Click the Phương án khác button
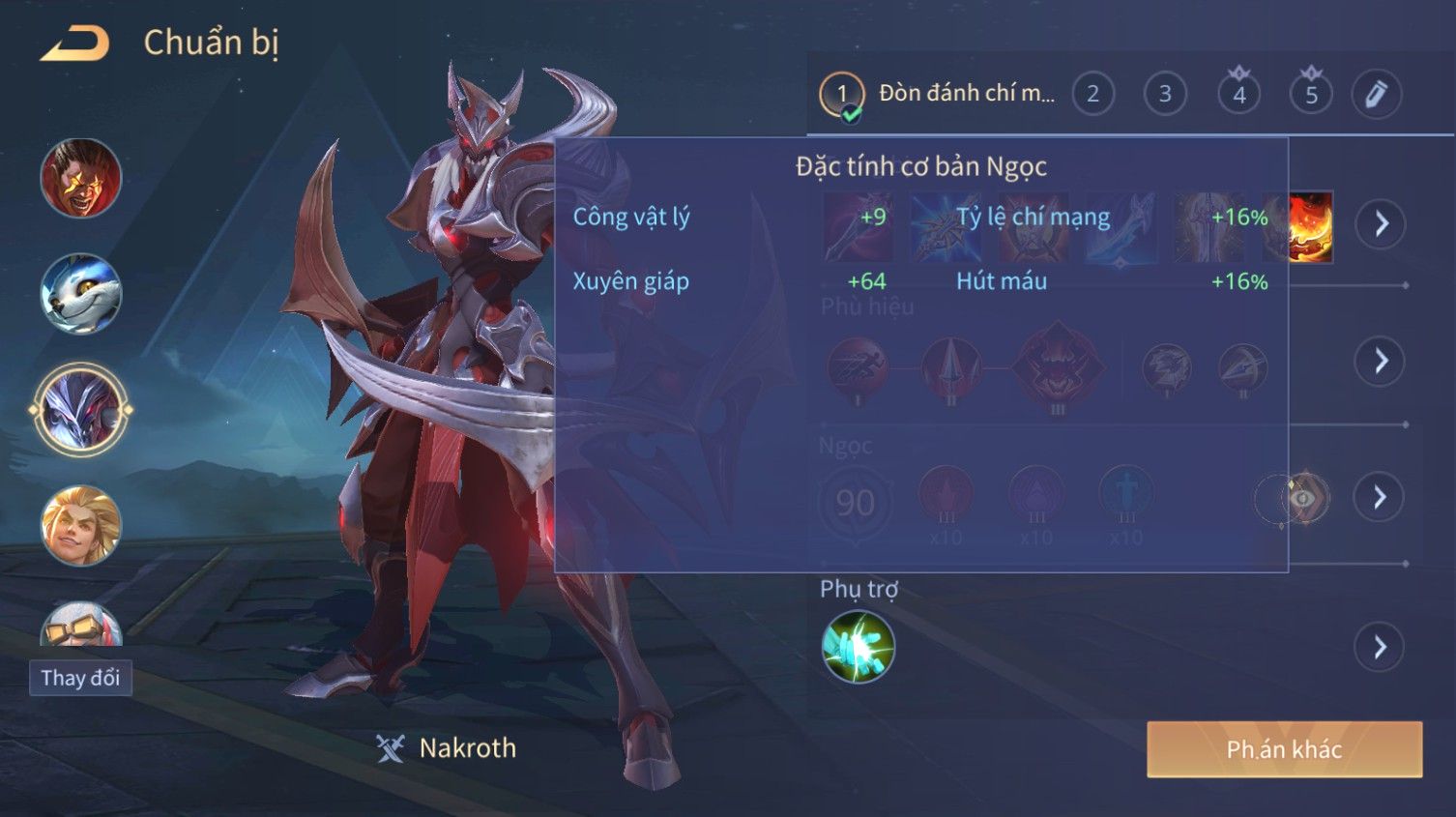The image size is (1456, 817). click(1284, 749)
